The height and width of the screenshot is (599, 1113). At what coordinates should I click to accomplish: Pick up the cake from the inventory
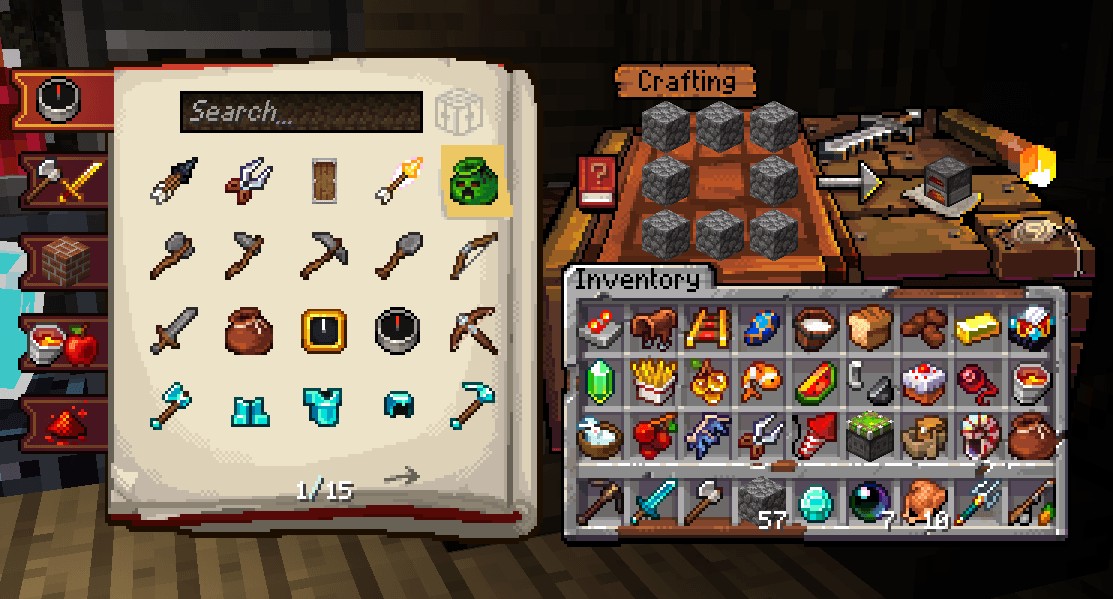923,382
